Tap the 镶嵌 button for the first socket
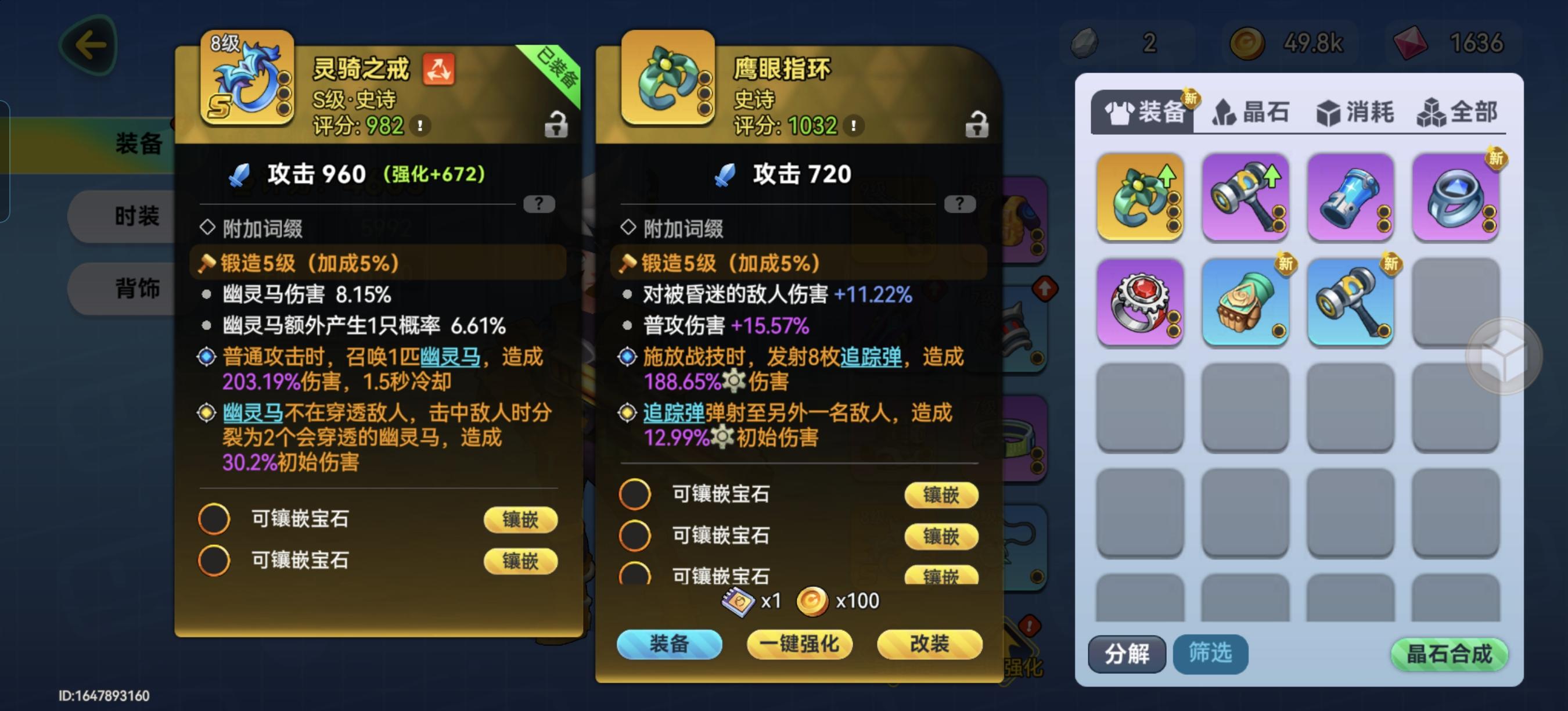This screenshot has height=711, width=1568. [x=520, y=520]
